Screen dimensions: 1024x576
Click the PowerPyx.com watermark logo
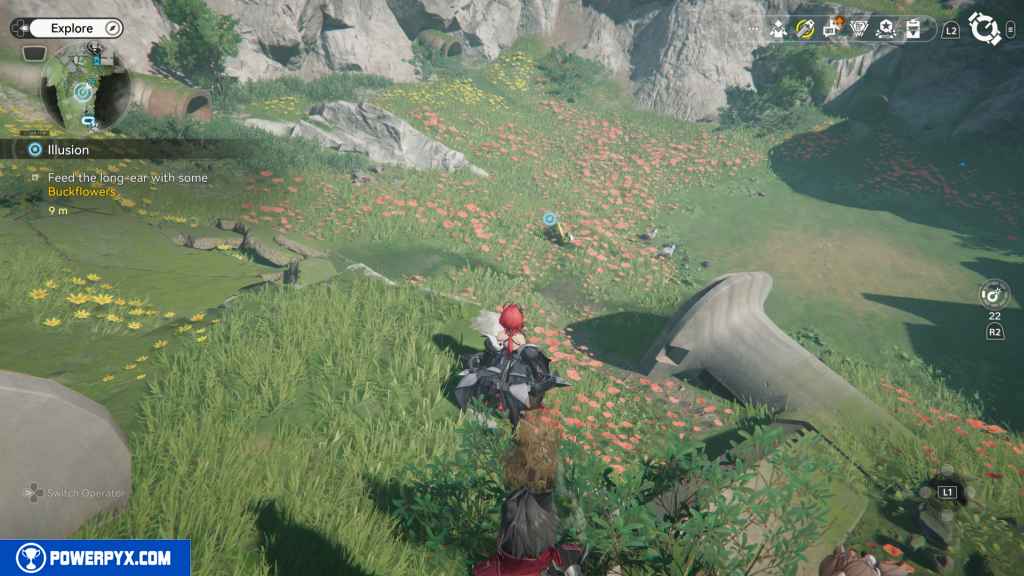[x=95, y=558]
